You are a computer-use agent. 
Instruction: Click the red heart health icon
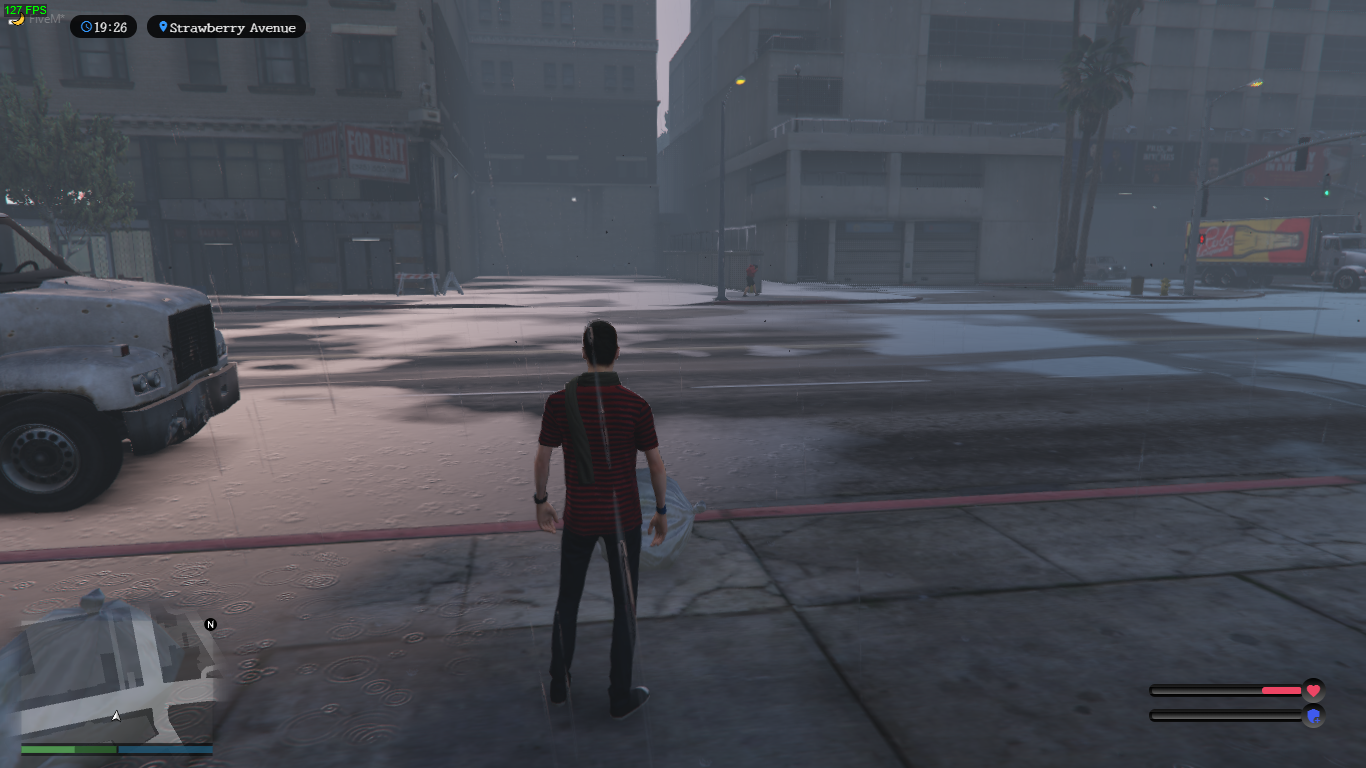pos(1313,690)
